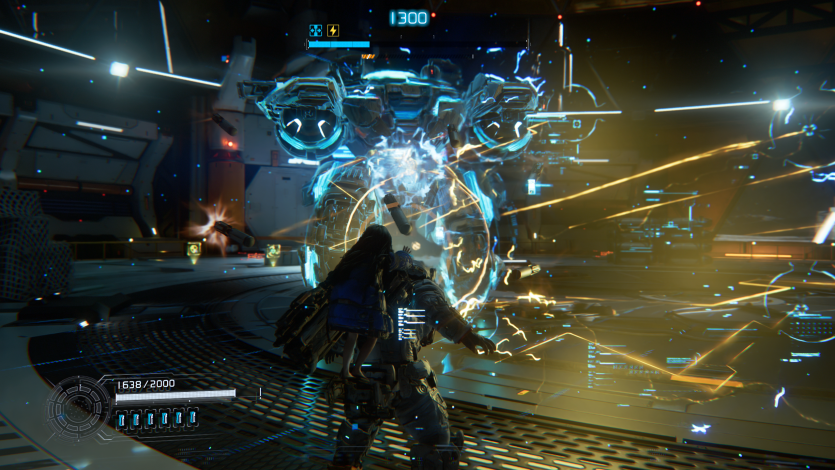This screenshot has height=470, width=835.
Task: Click the yellow lightning bolt status icon
Action: [333, 30]
